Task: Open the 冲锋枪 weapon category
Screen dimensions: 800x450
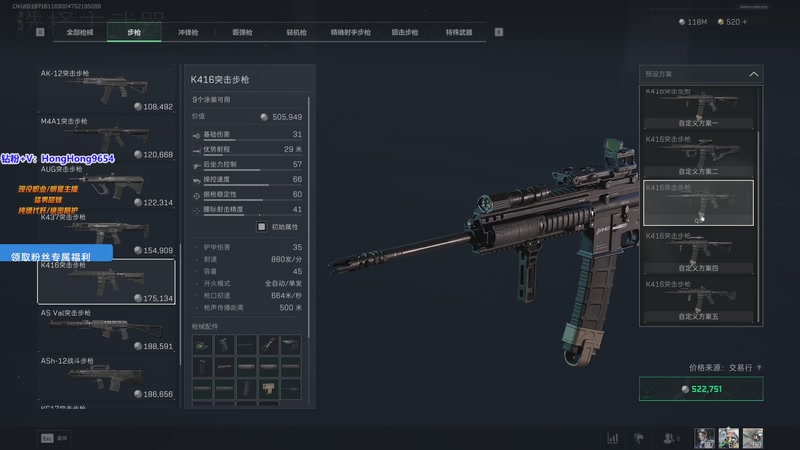Action: 189,33
